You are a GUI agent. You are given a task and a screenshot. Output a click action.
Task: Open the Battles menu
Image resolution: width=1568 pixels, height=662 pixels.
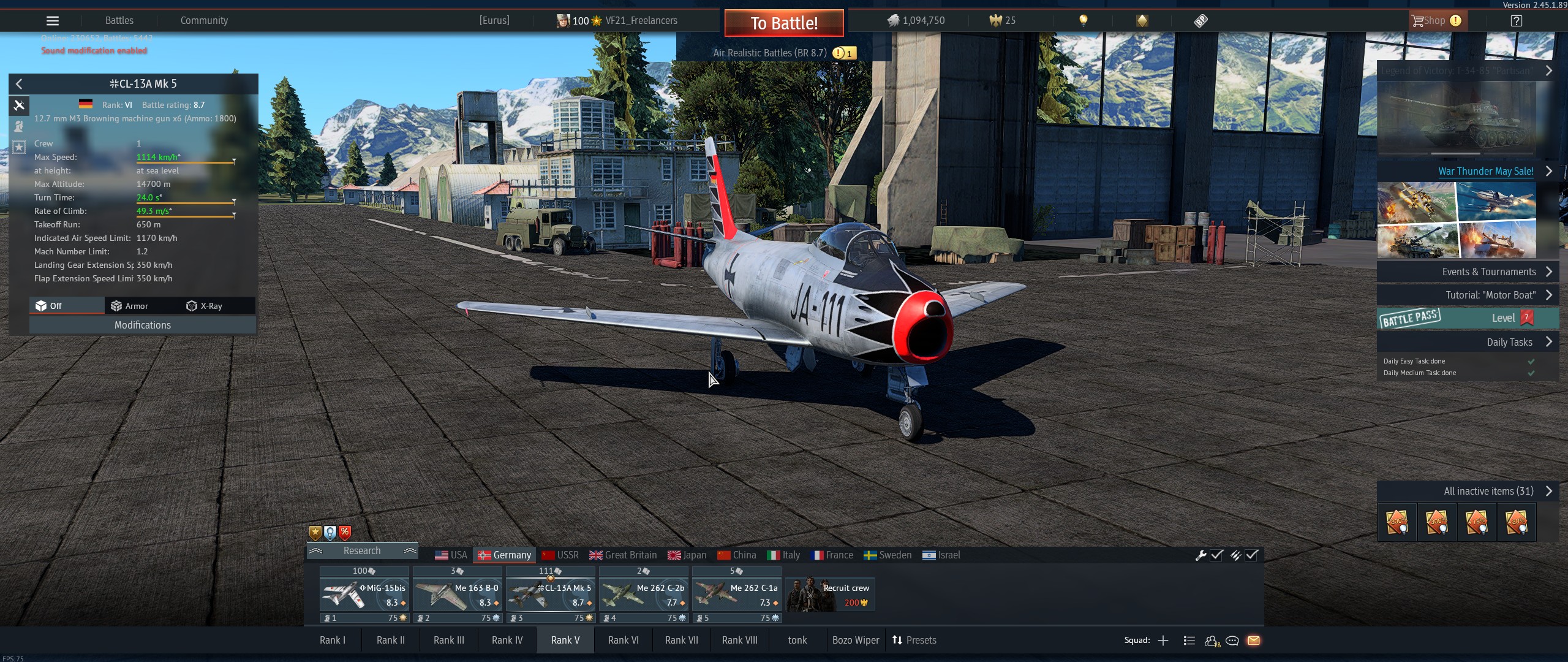(119, 21)
